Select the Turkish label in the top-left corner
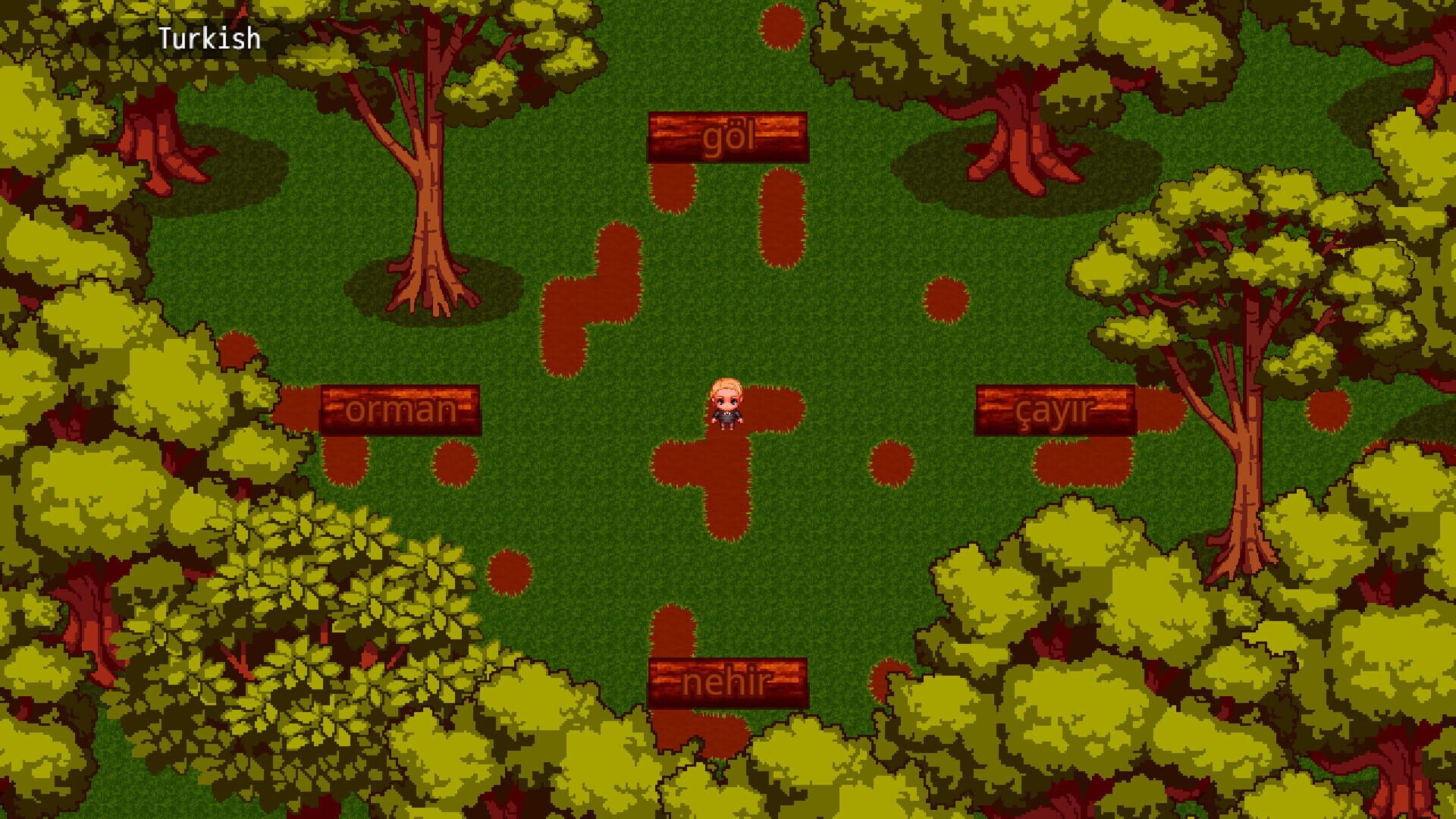 pyautogui.click(x=209, y=36)
